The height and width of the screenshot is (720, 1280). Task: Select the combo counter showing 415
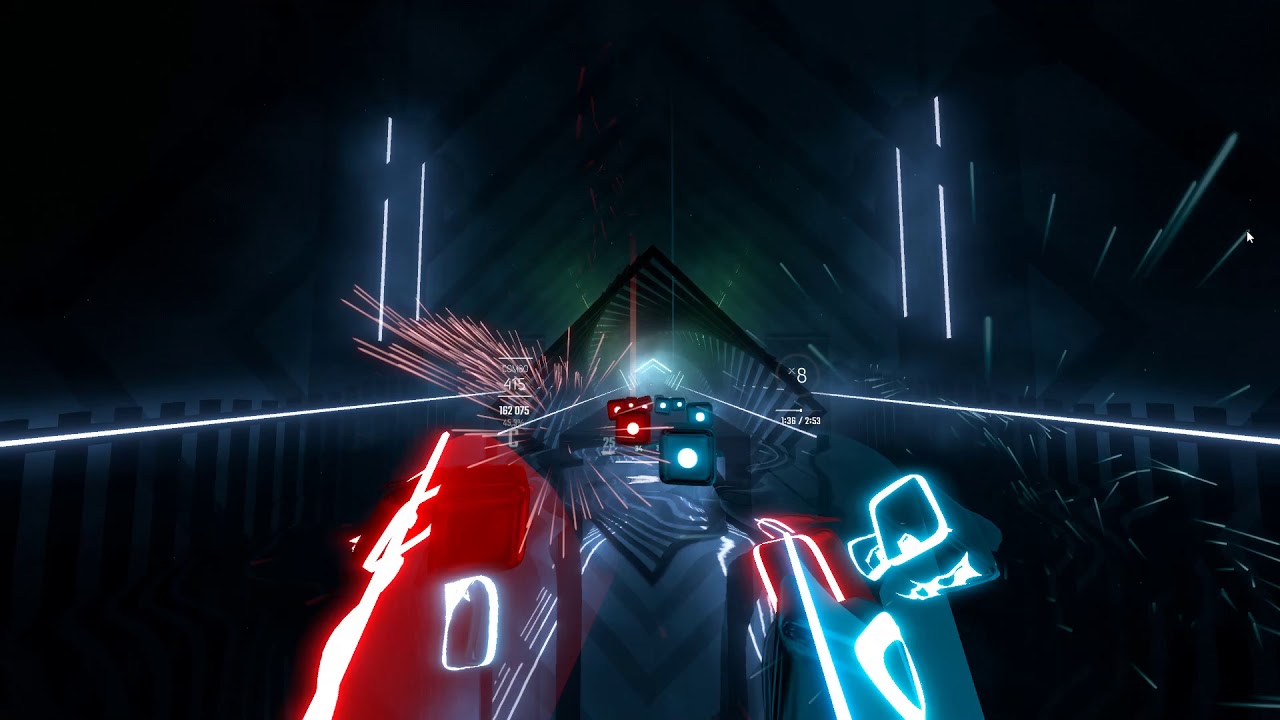click(515, 383)
